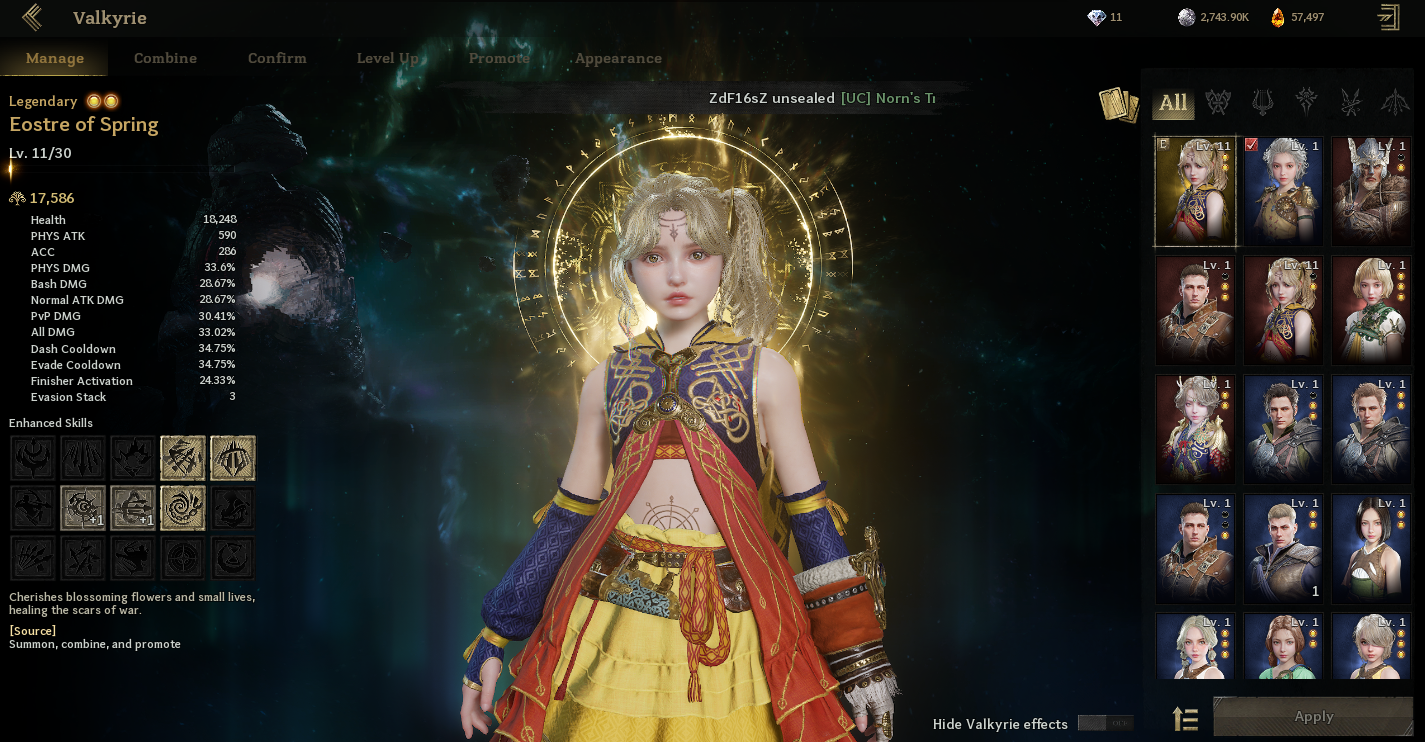Select the All valkyrie filter
Viewport: 1425px width, 742px height.
pyautogui.click(x=1173, y=102)
